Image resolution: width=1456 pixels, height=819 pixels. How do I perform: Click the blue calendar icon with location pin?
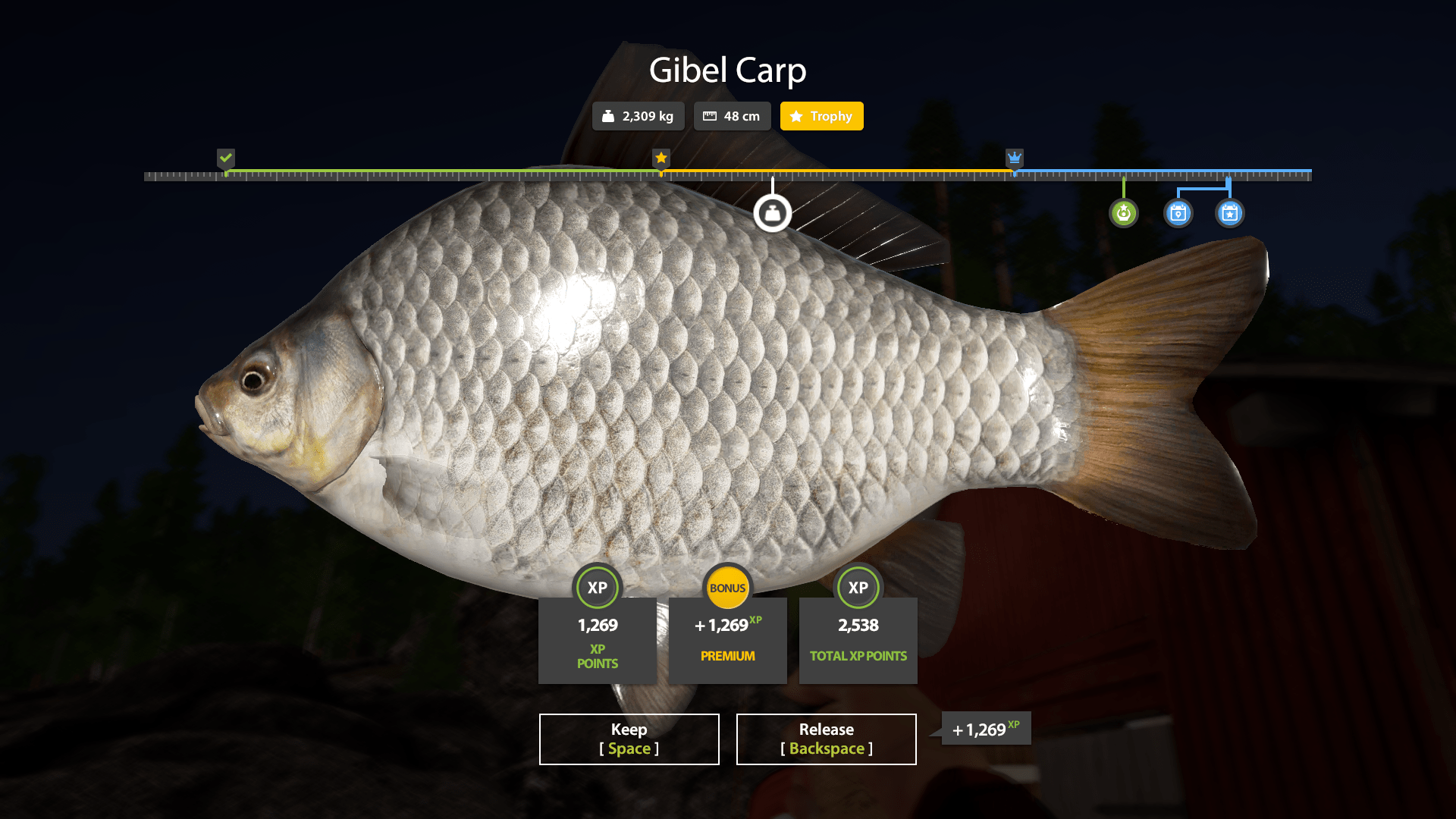click(x=1178, y=213)
